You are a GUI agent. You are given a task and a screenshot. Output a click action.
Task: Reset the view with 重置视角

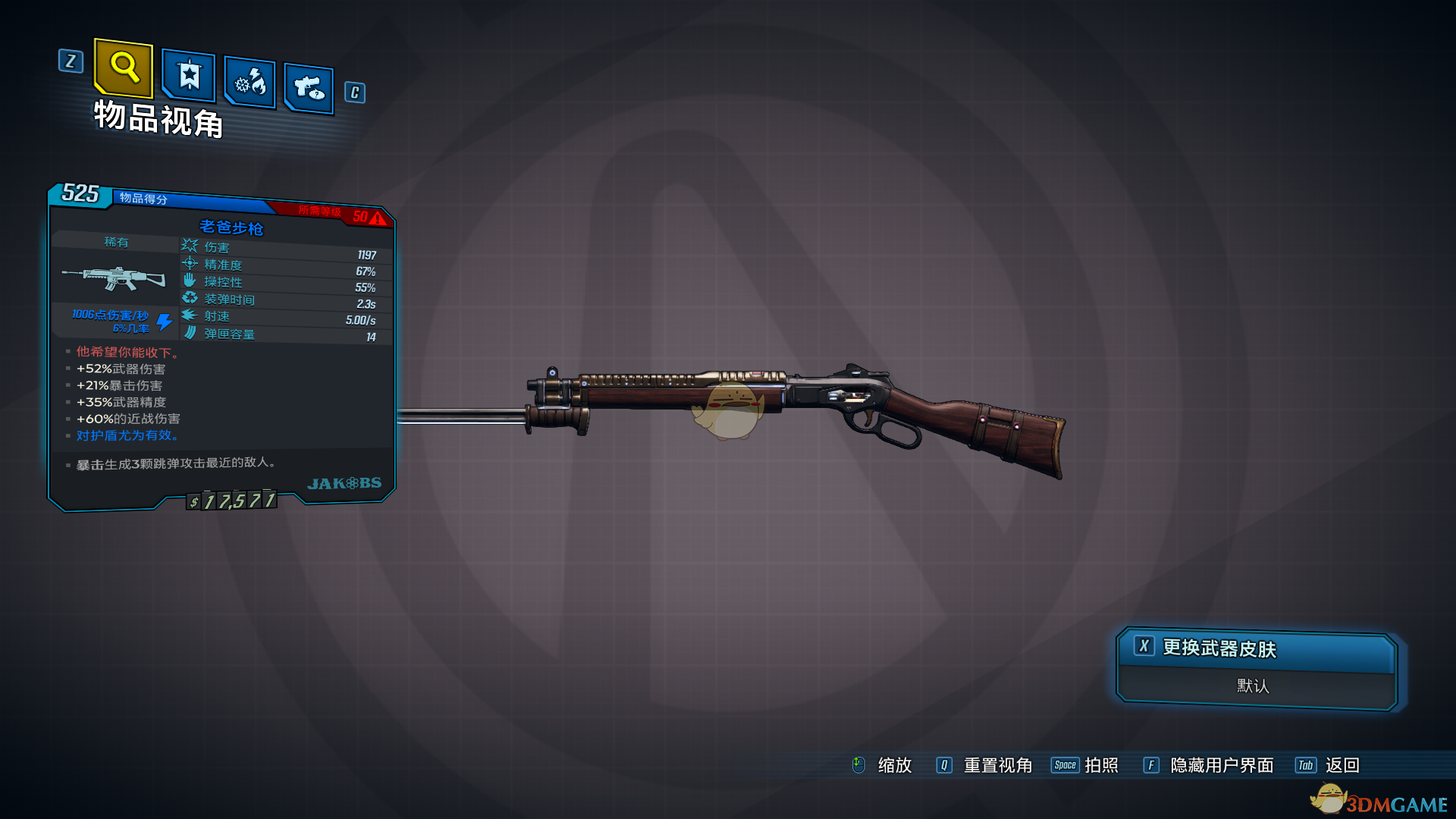click(996, 765)
